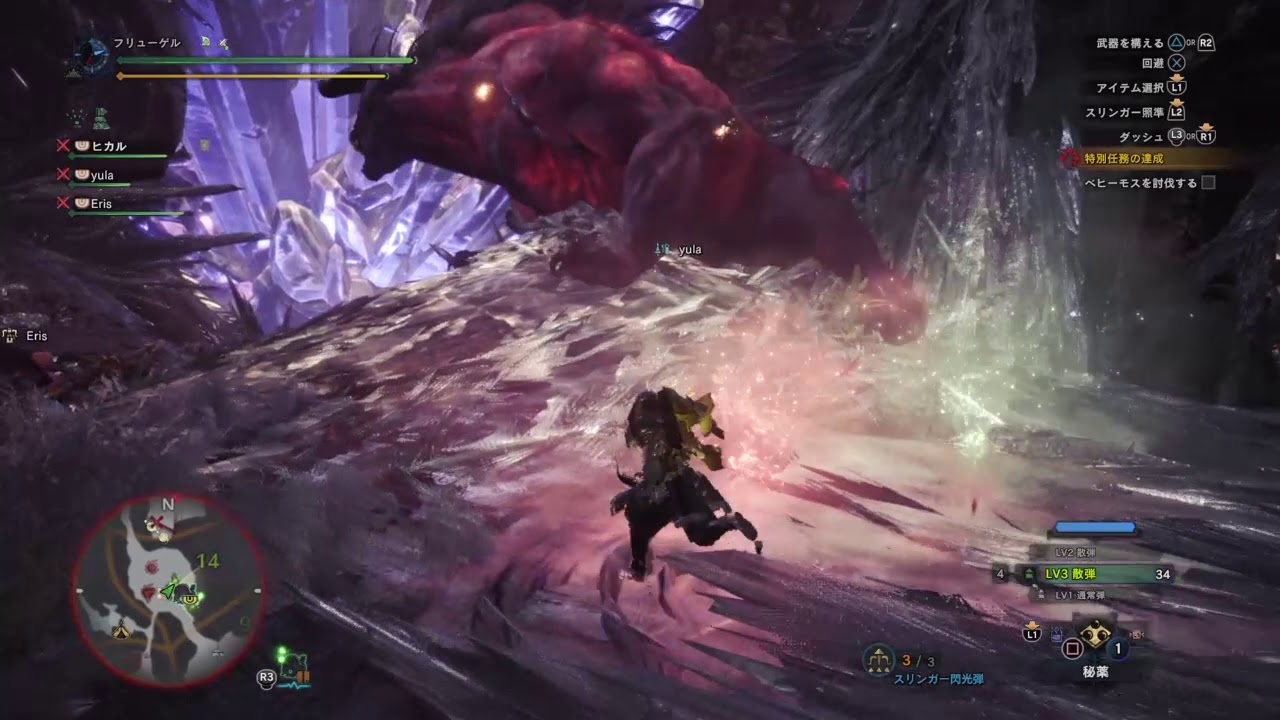Click the compass N marker on the minimap
Viewport: 1280px width, 720px height.
pyautogui.click(x=166, y=505)
